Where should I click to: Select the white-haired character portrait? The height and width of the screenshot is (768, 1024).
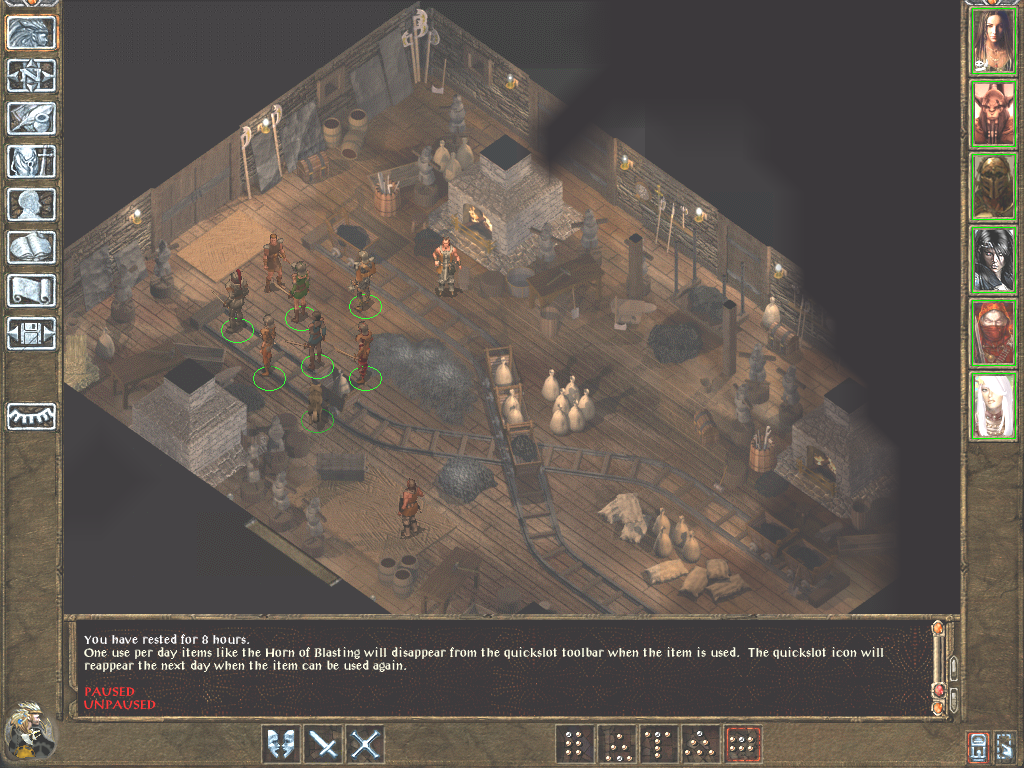tap(993, 406)
